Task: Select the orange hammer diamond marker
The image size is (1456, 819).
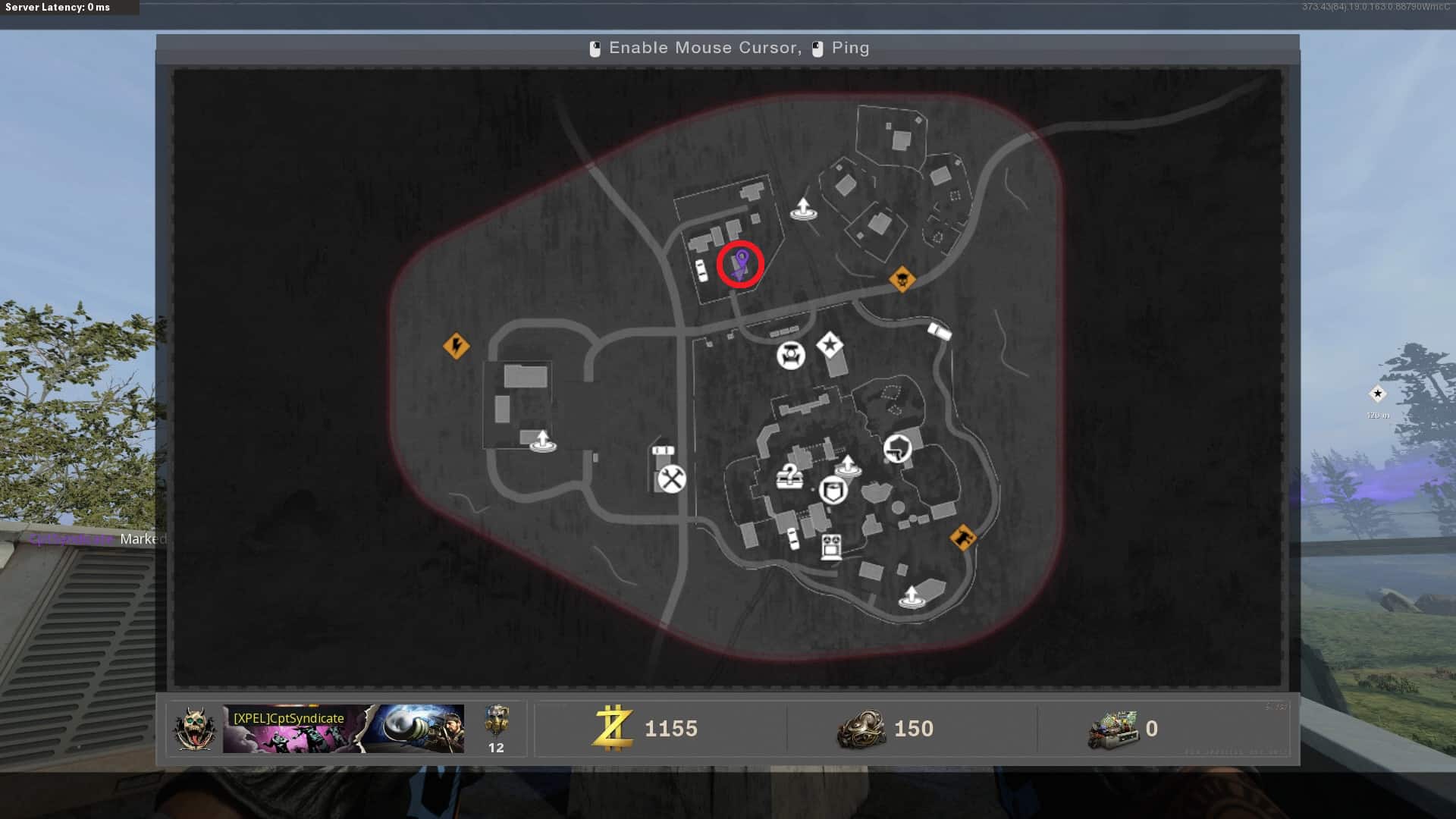Action: 963,538
